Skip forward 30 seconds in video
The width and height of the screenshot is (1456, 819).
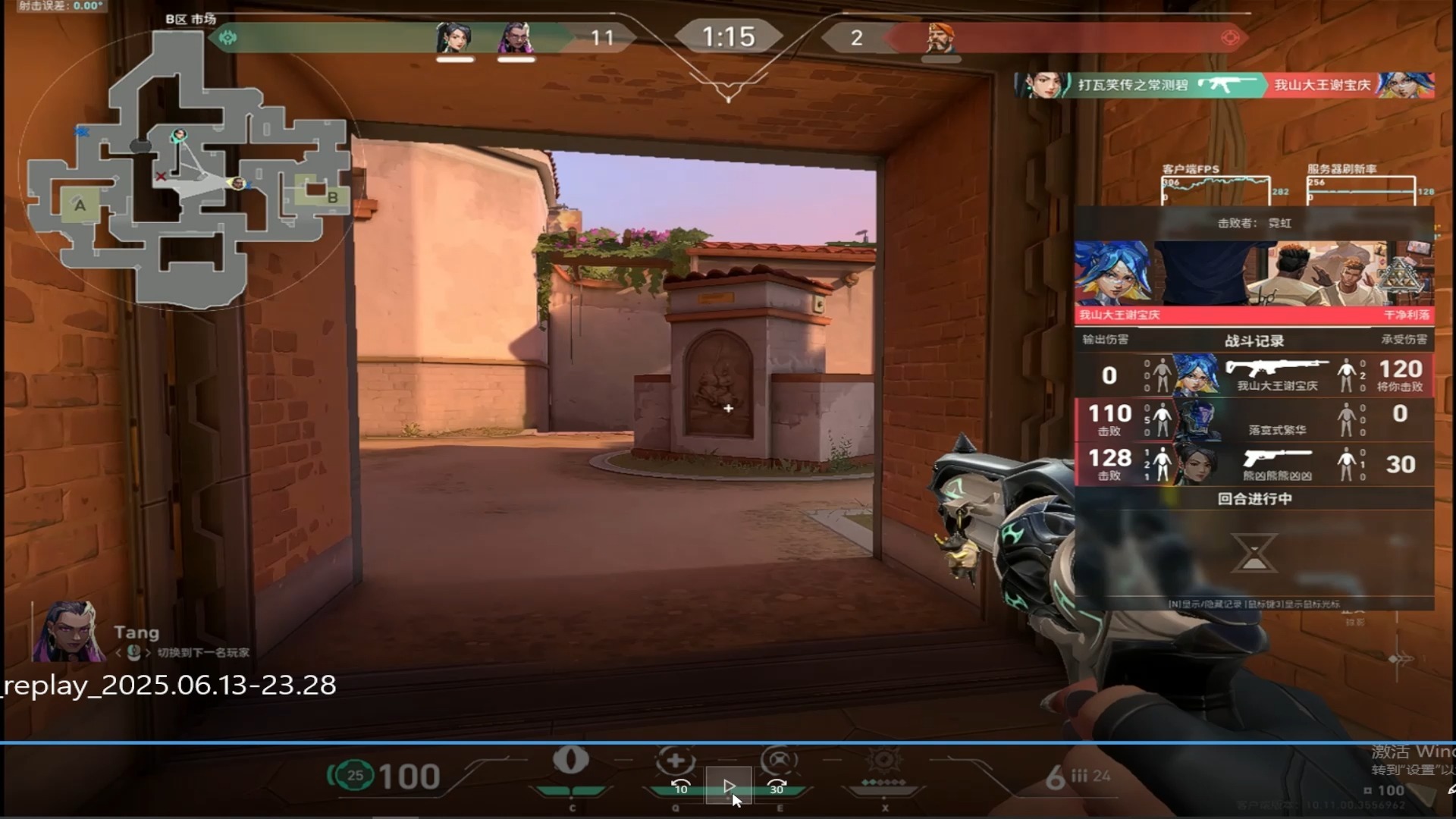(777, 786)
